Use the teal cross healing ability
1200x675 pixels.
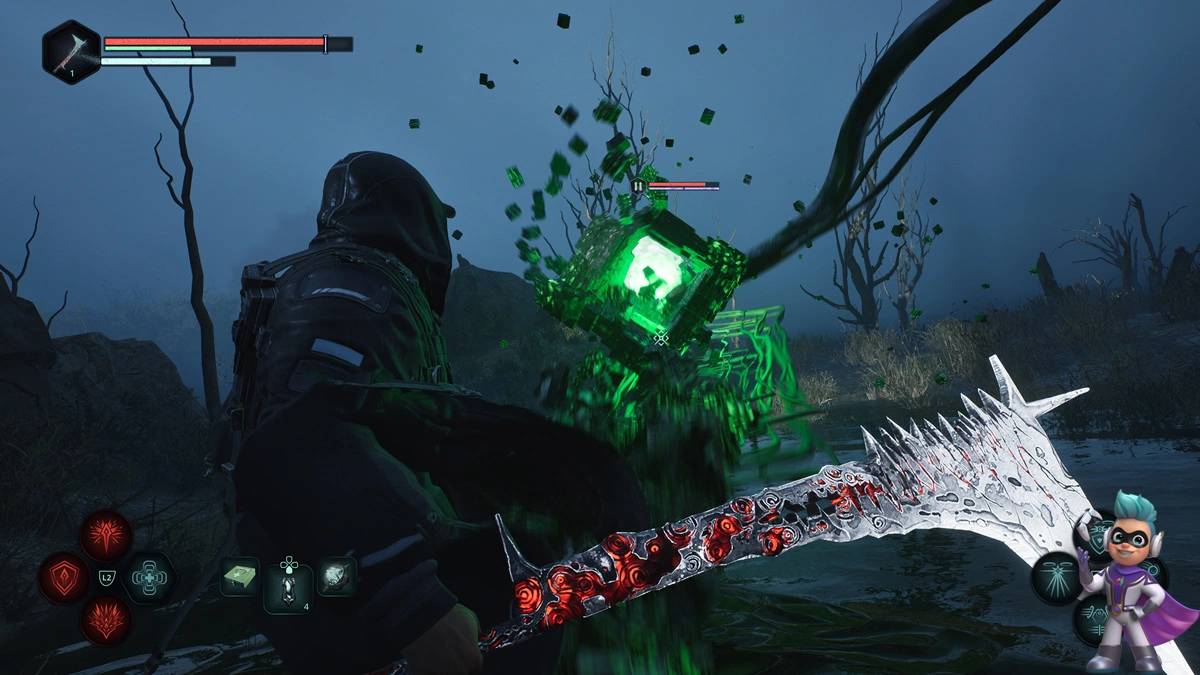pyautogui.click(x=149, y=577)
